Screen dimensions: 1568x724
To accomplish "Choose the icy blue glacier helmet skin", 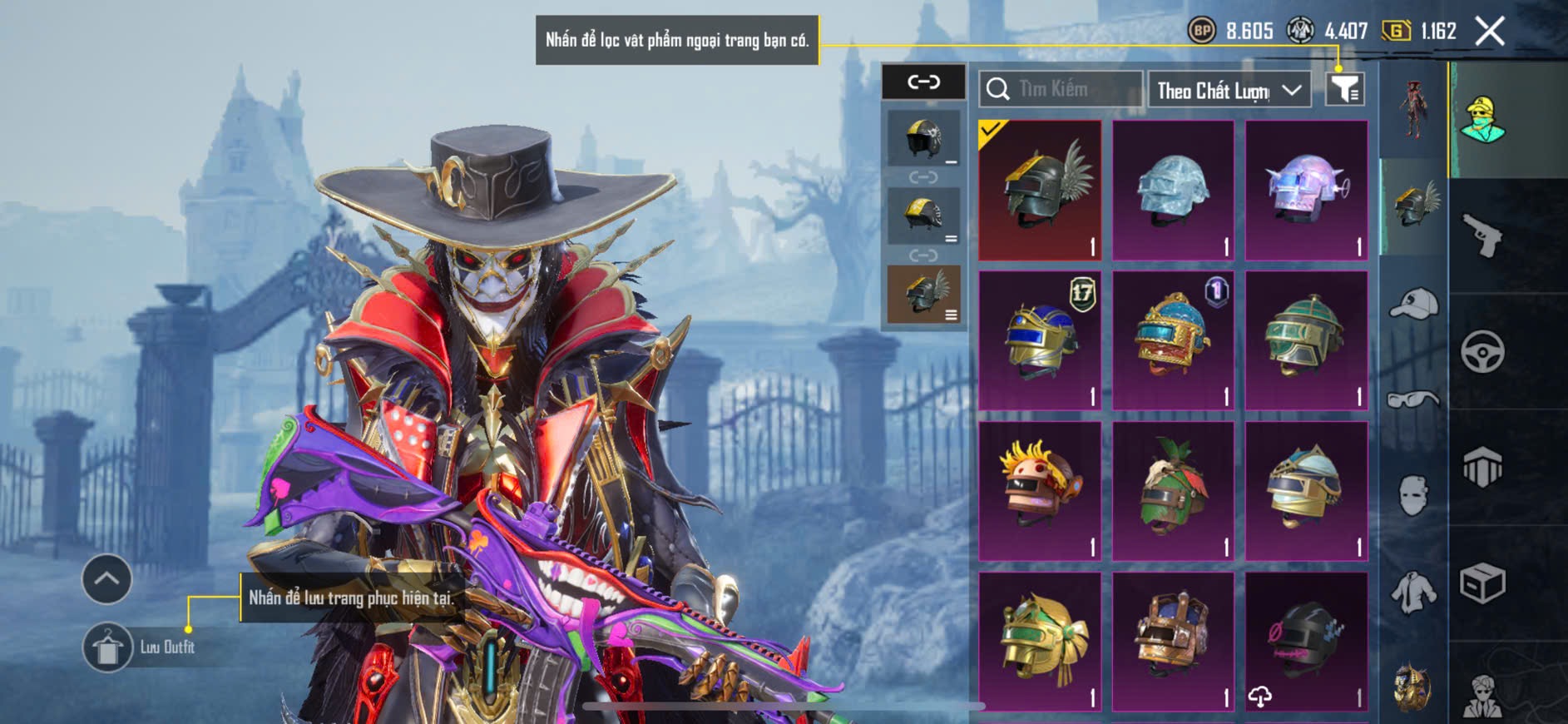I will 1173,190.
